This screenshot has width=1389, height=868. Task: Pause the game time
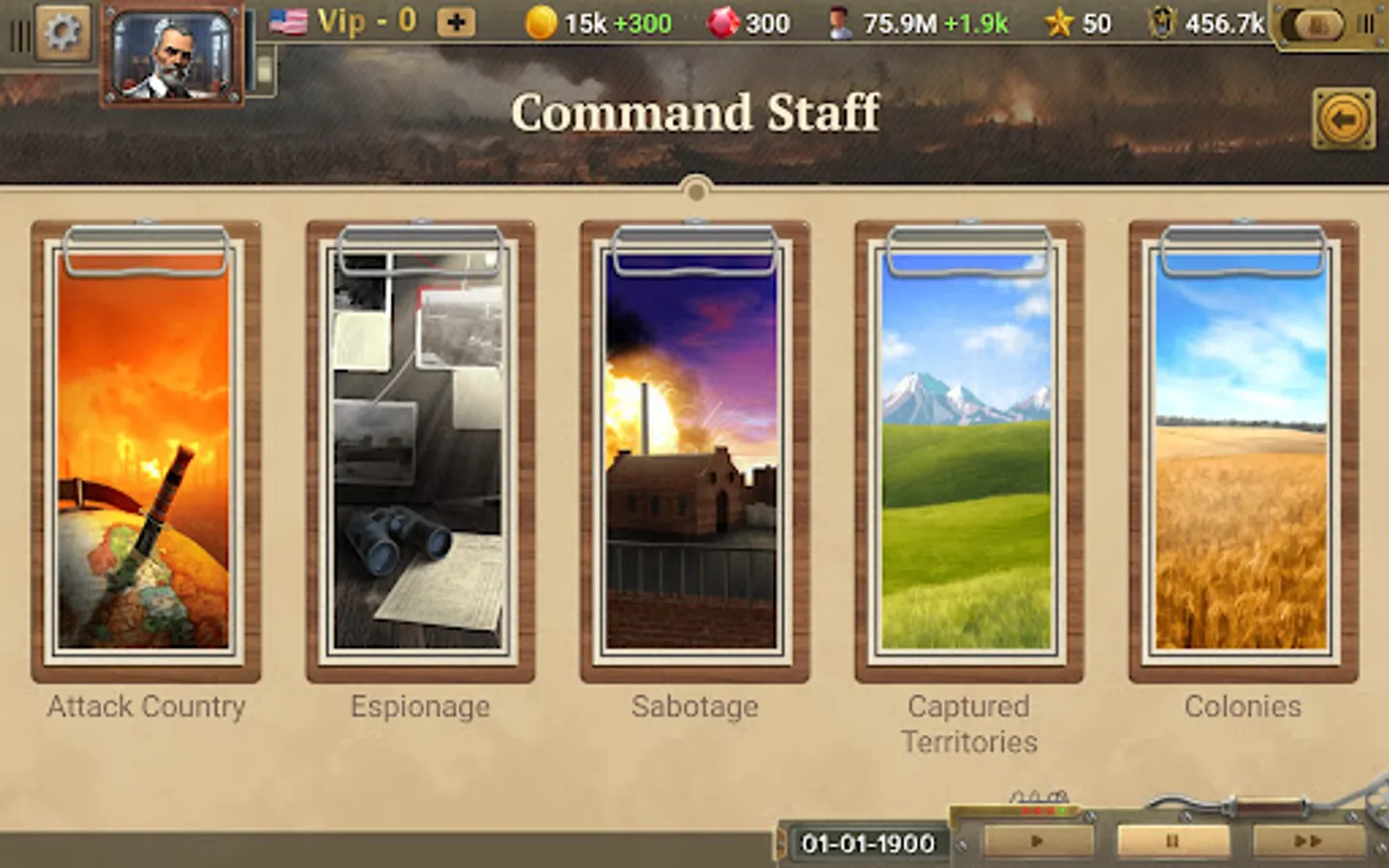click(1172, 840)
